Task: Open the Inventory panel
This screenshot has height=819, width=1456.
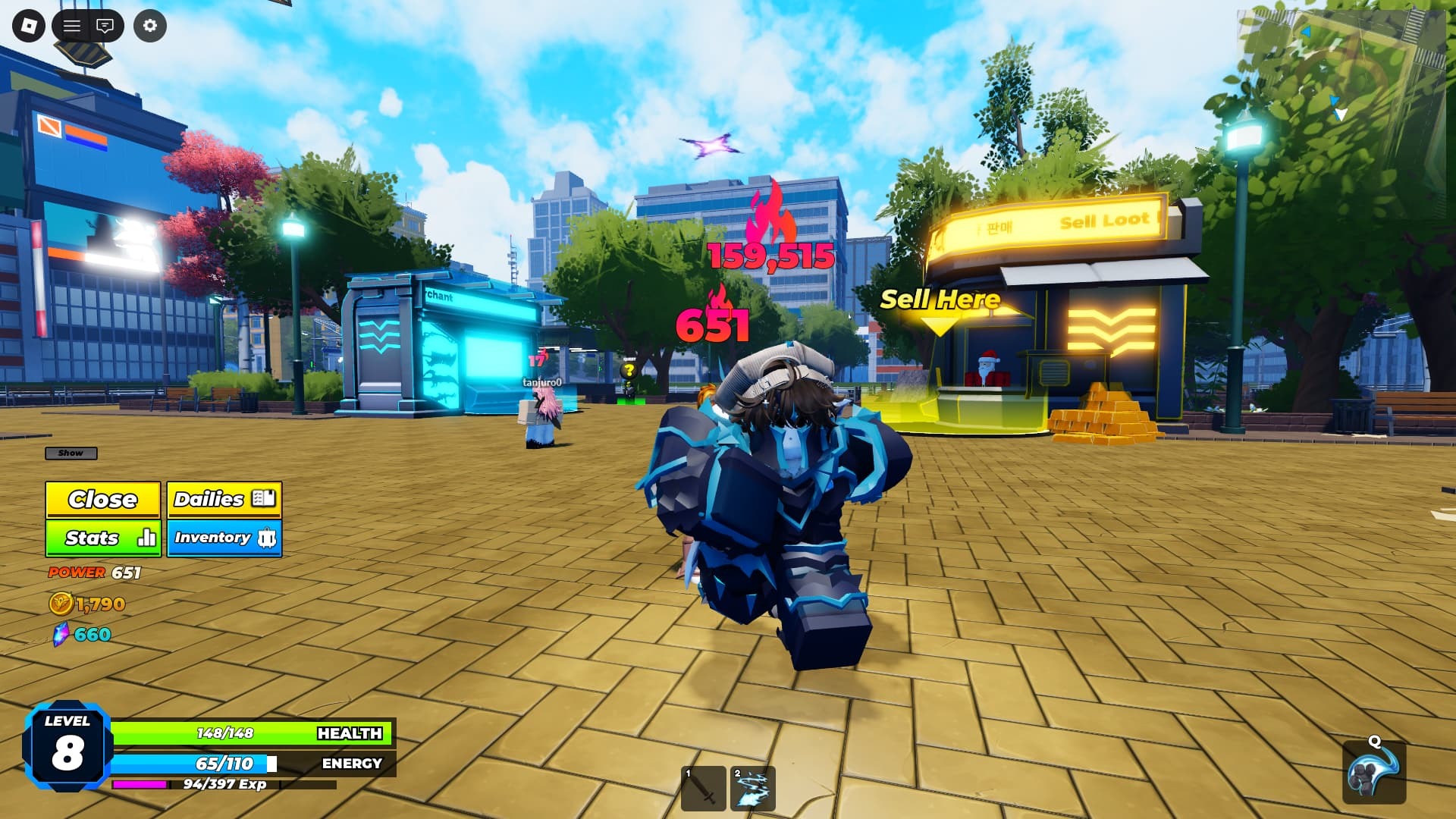Action: click(224, 538)
